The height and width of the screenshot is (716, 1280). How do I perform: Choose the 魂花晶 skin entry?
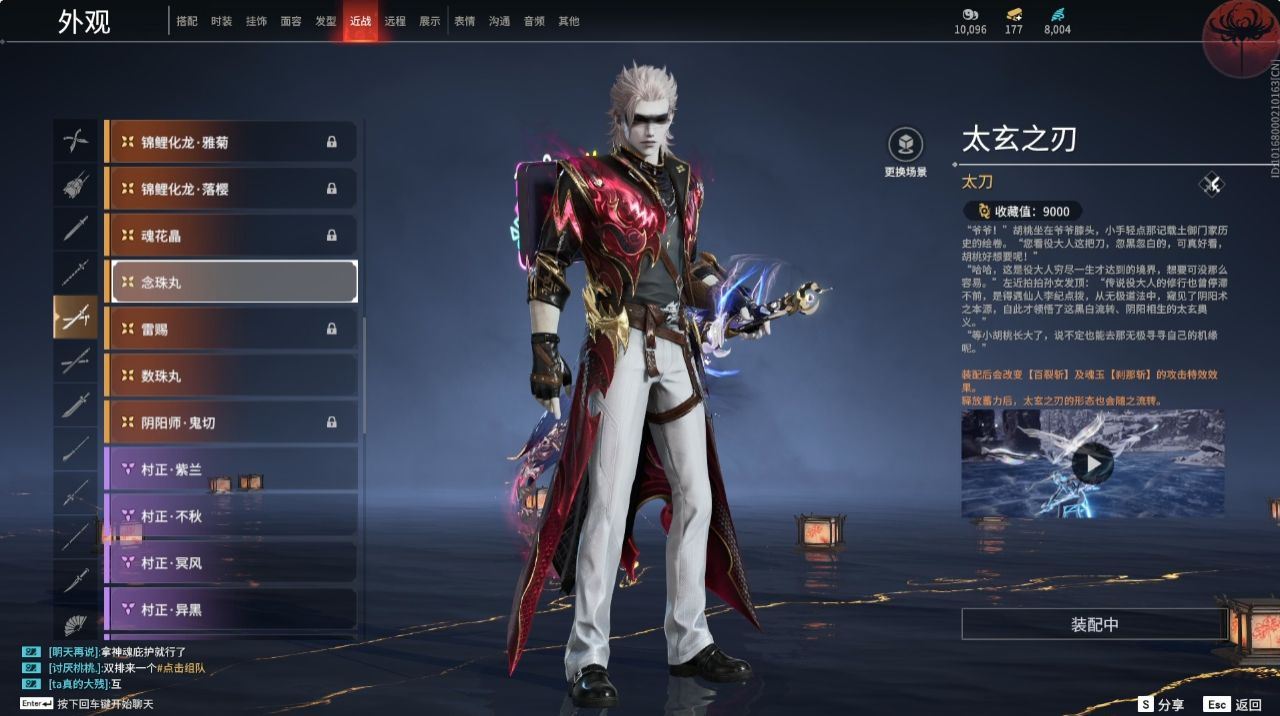pos(233,235)
